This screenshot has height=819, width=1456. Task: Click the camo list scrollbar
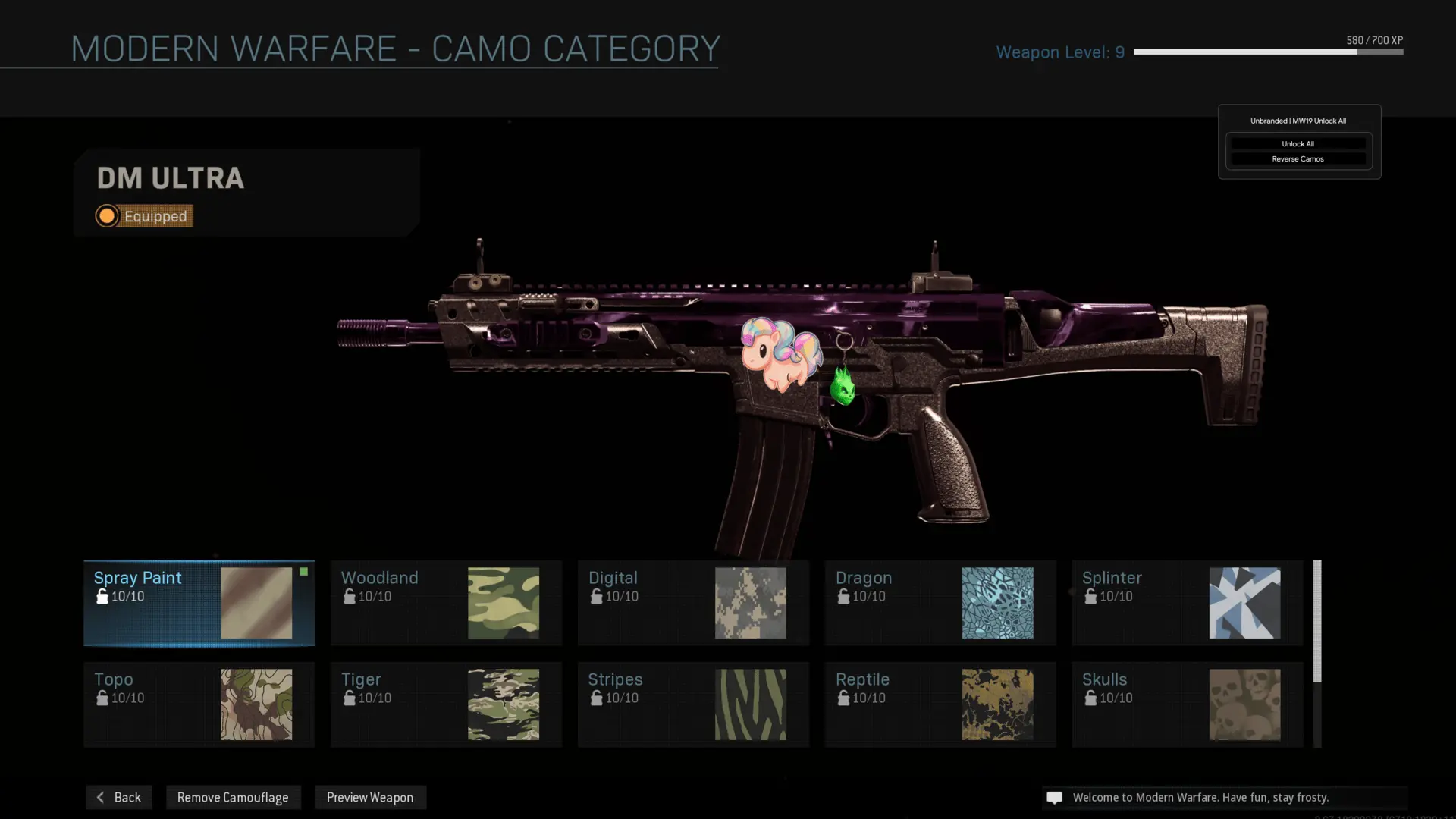[1317, 621]
